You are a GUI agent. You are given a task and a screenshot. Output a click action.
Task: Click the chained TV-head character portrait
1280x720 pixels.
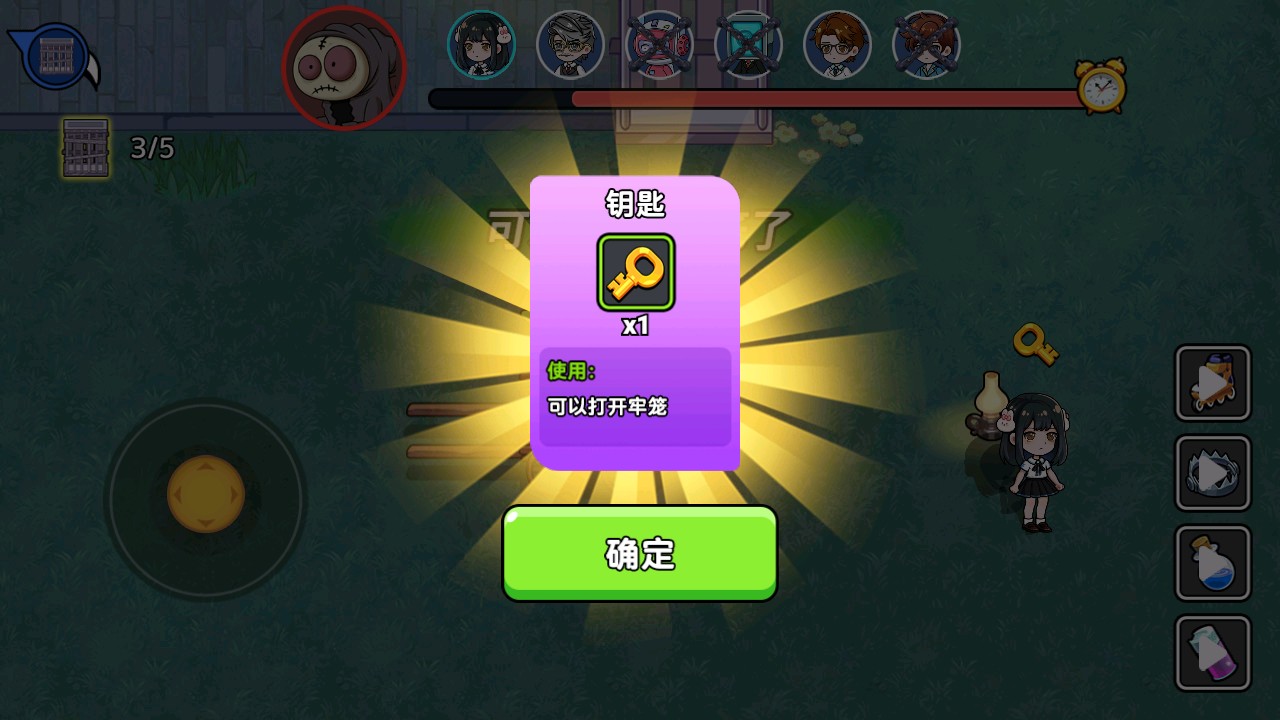coord(748,44)
